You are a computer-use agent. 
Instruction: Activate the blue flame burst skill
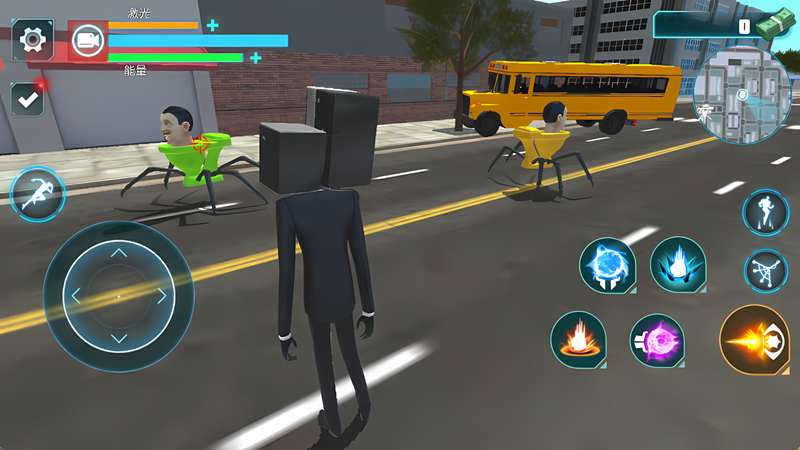tap(678, 265)
